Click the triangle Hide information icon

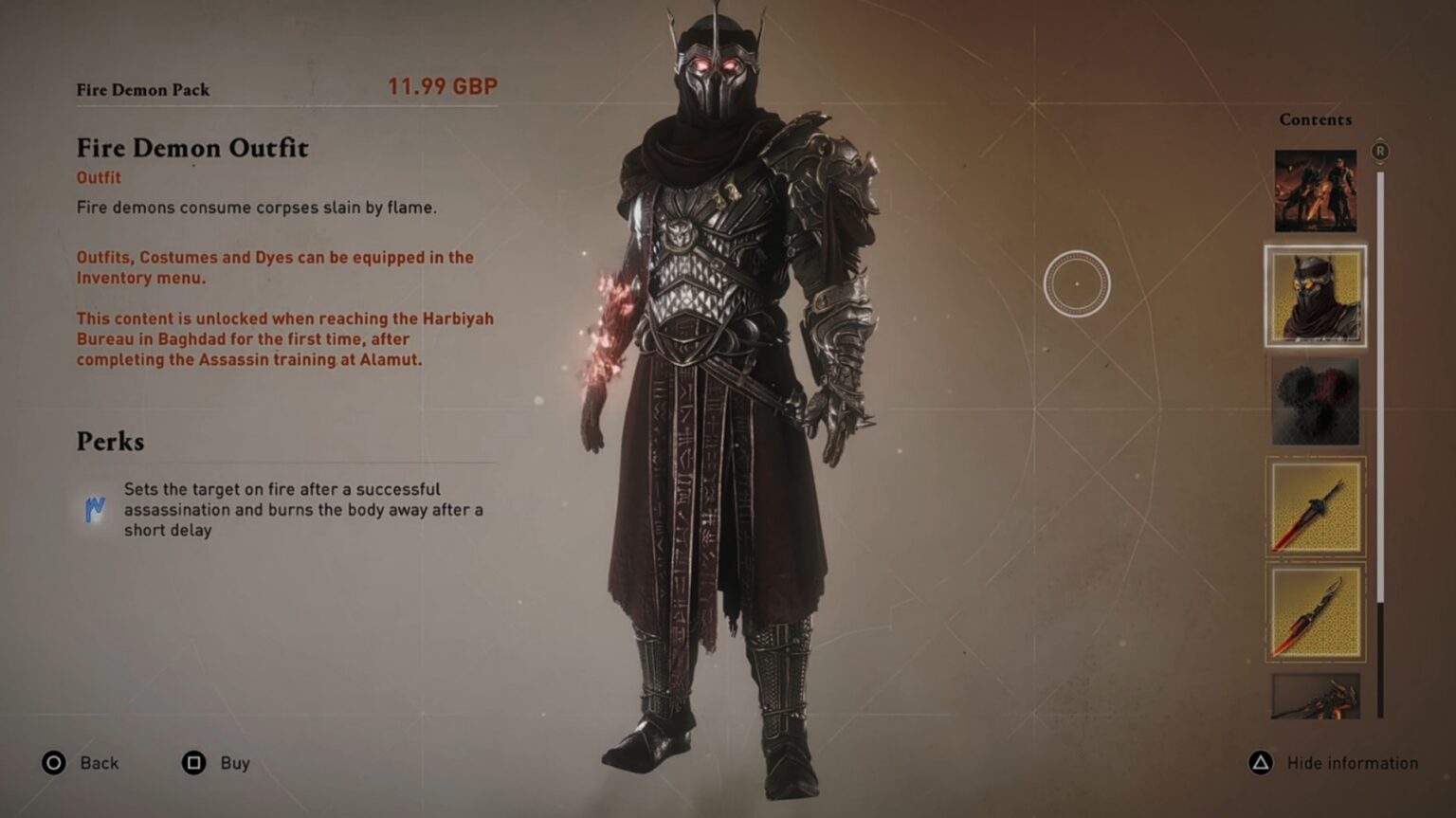1262,762
